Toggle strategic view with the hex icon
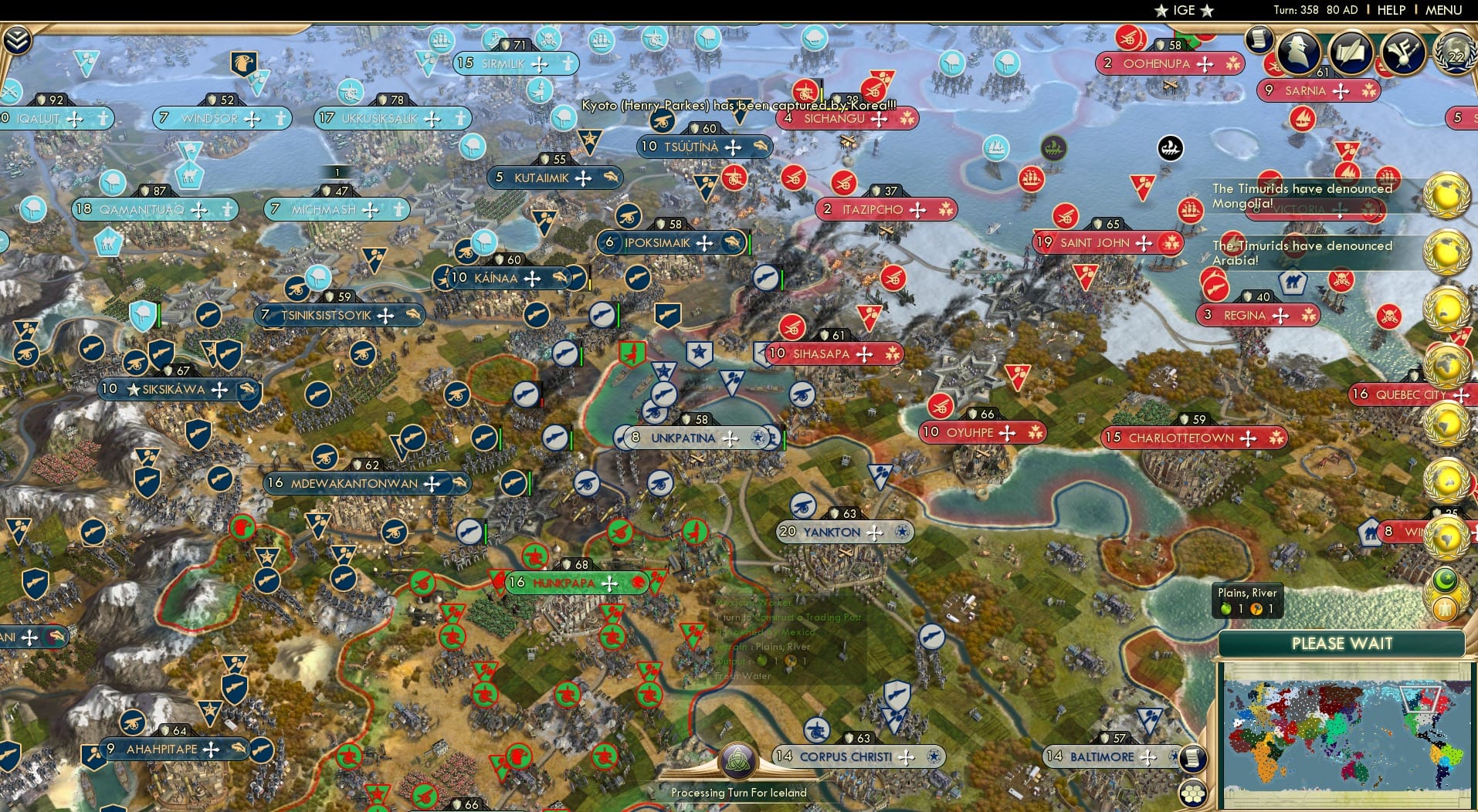The height and width of the screenshot is (812, 1478). 1194,791
